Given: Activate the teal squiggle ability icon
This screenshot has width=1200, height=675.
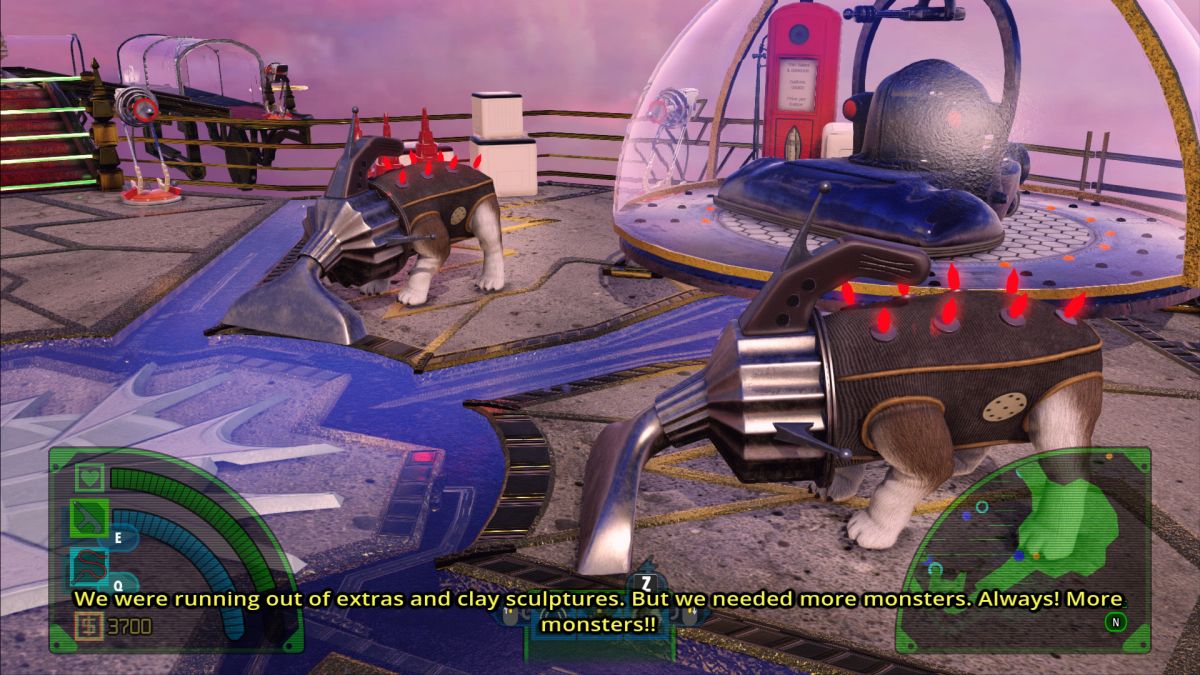Looking at the screenshot, I should [89, 567].
